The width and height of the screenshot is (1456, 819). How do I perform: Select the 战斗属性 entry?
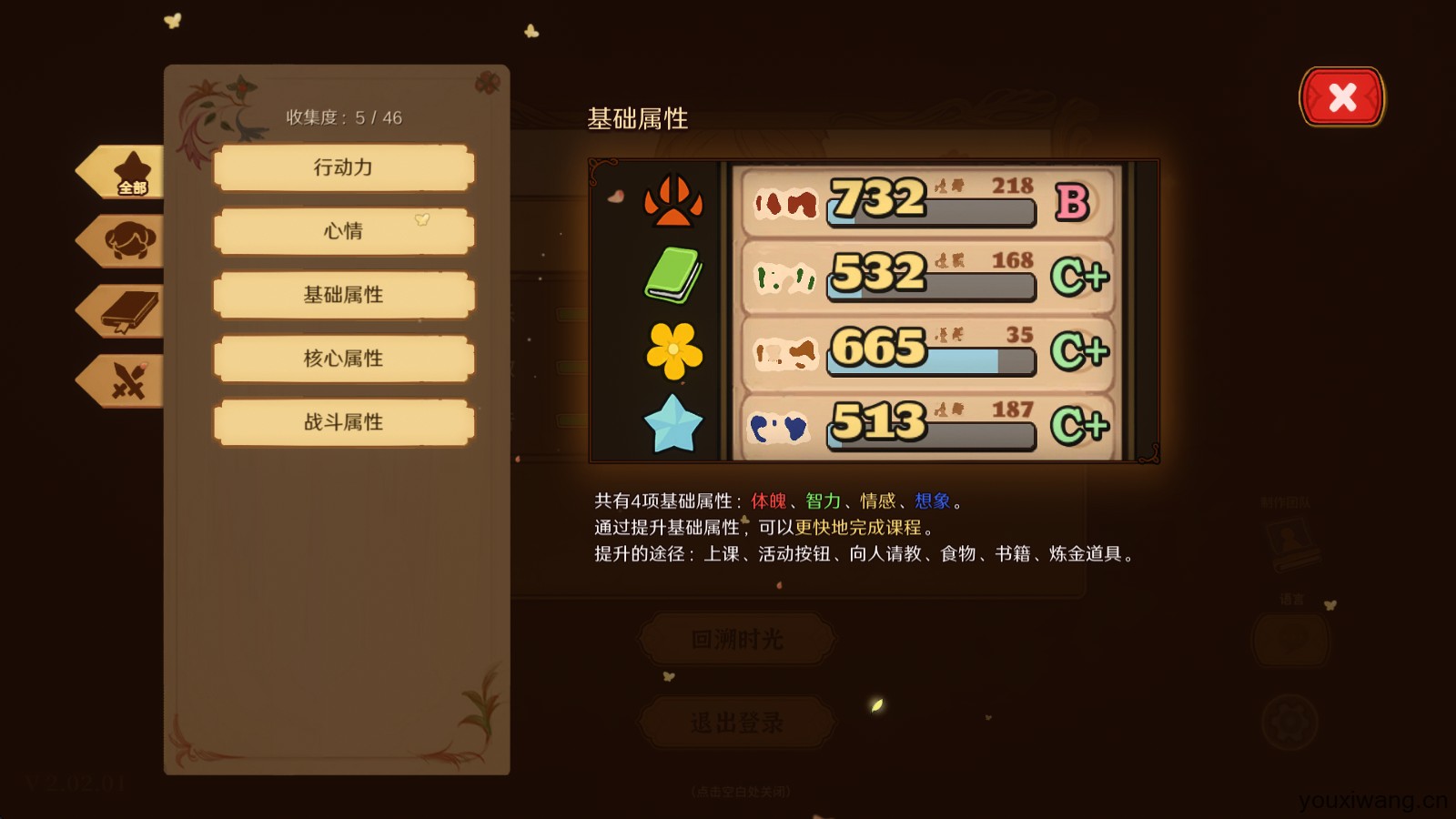click(x=343, y=422)
